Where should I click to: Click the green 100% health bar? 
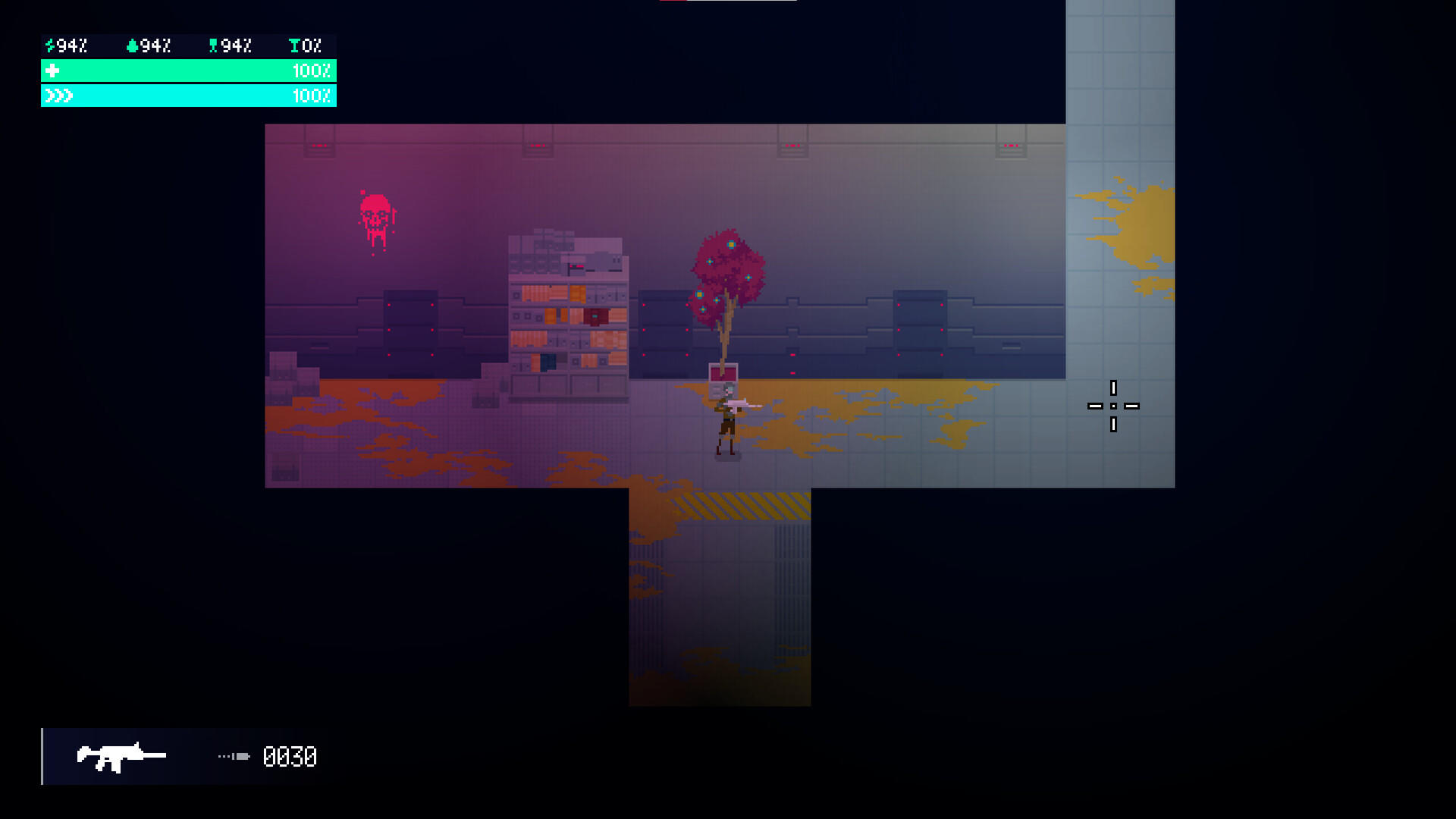click(x=190, y=71)
